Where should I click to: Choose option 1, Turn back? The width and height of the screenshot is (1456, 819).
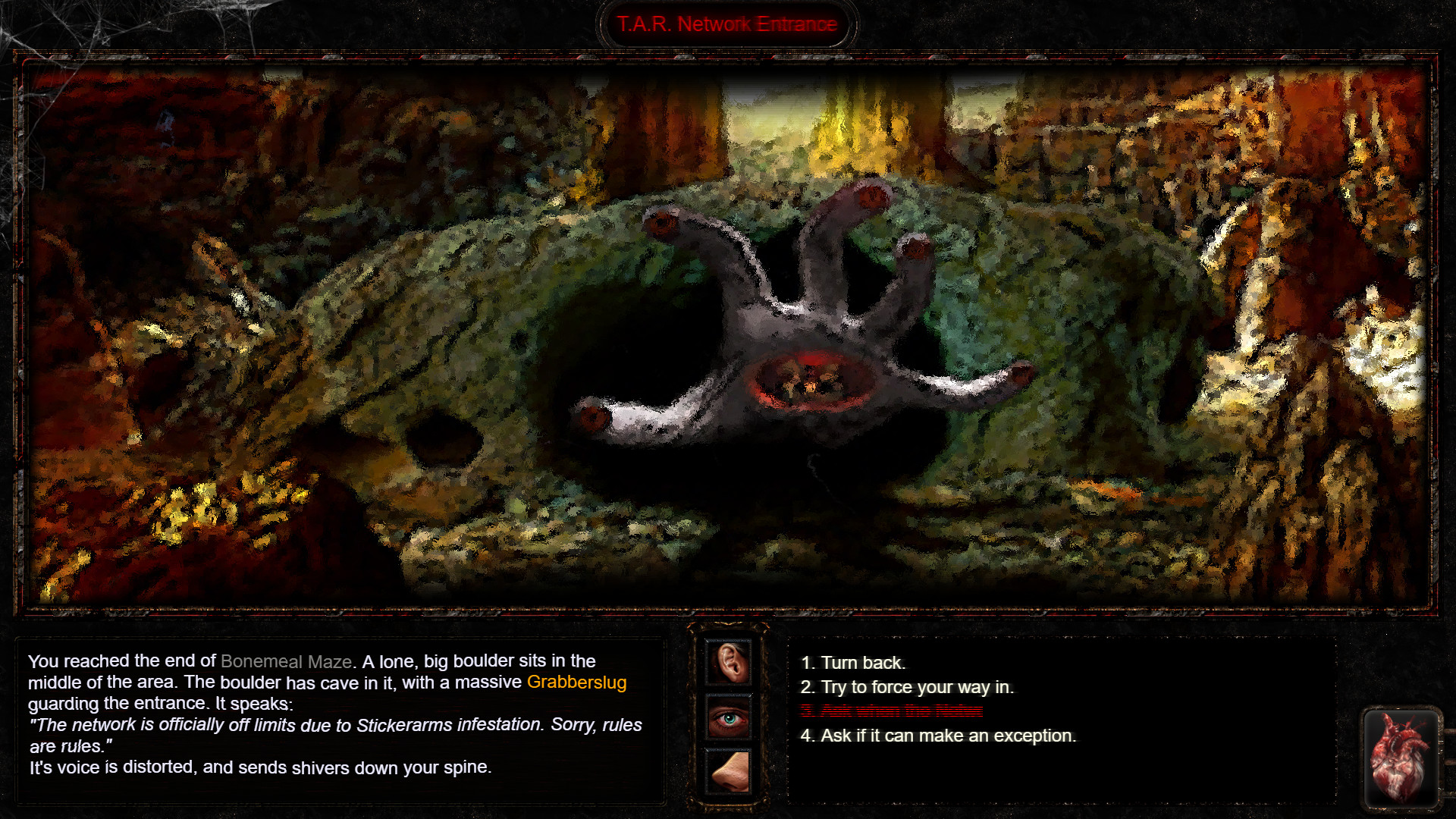pos(854,662)
